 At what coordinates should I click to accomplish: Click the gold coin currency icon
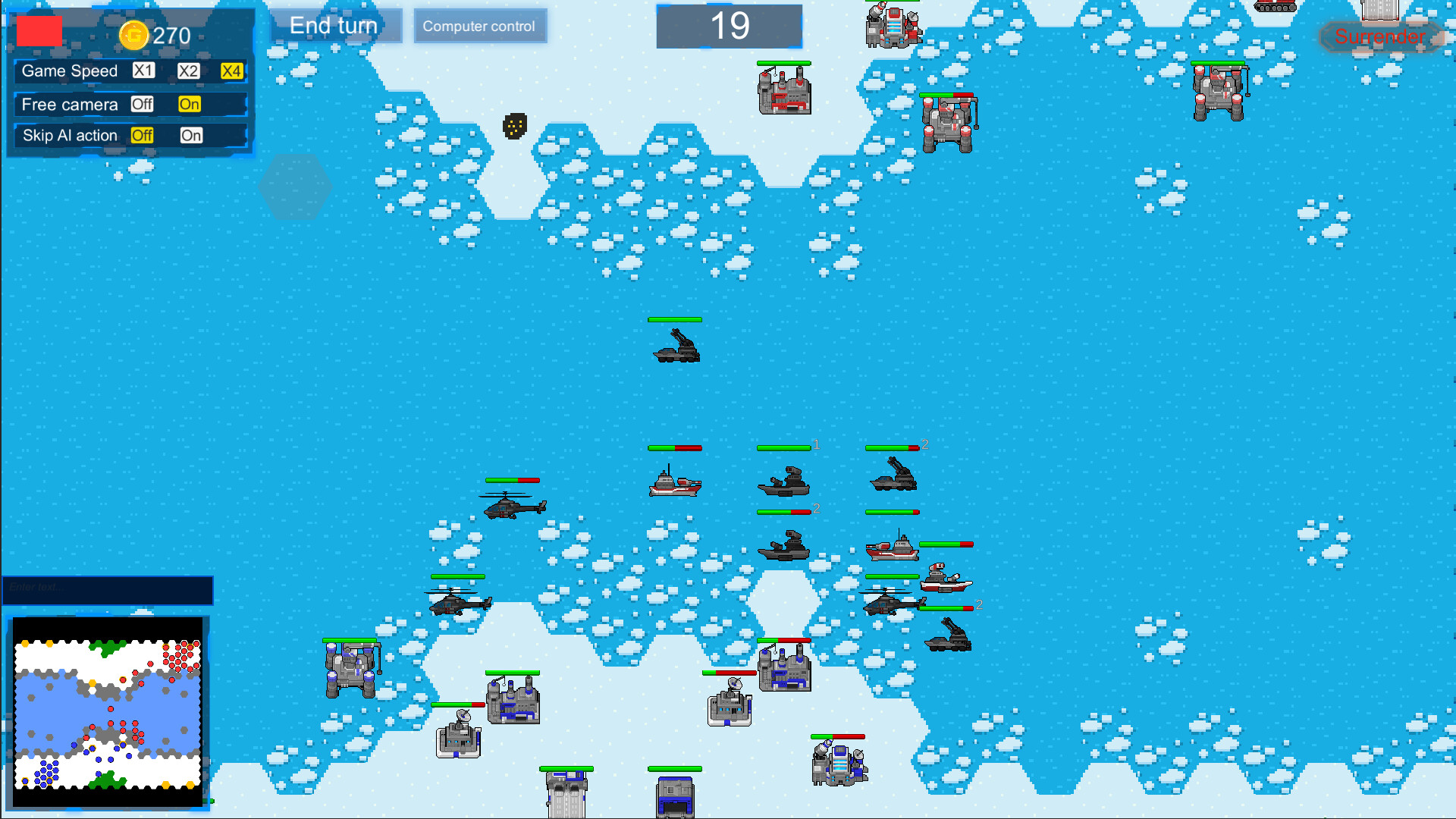pyautogui.click(x=134, y=34)
